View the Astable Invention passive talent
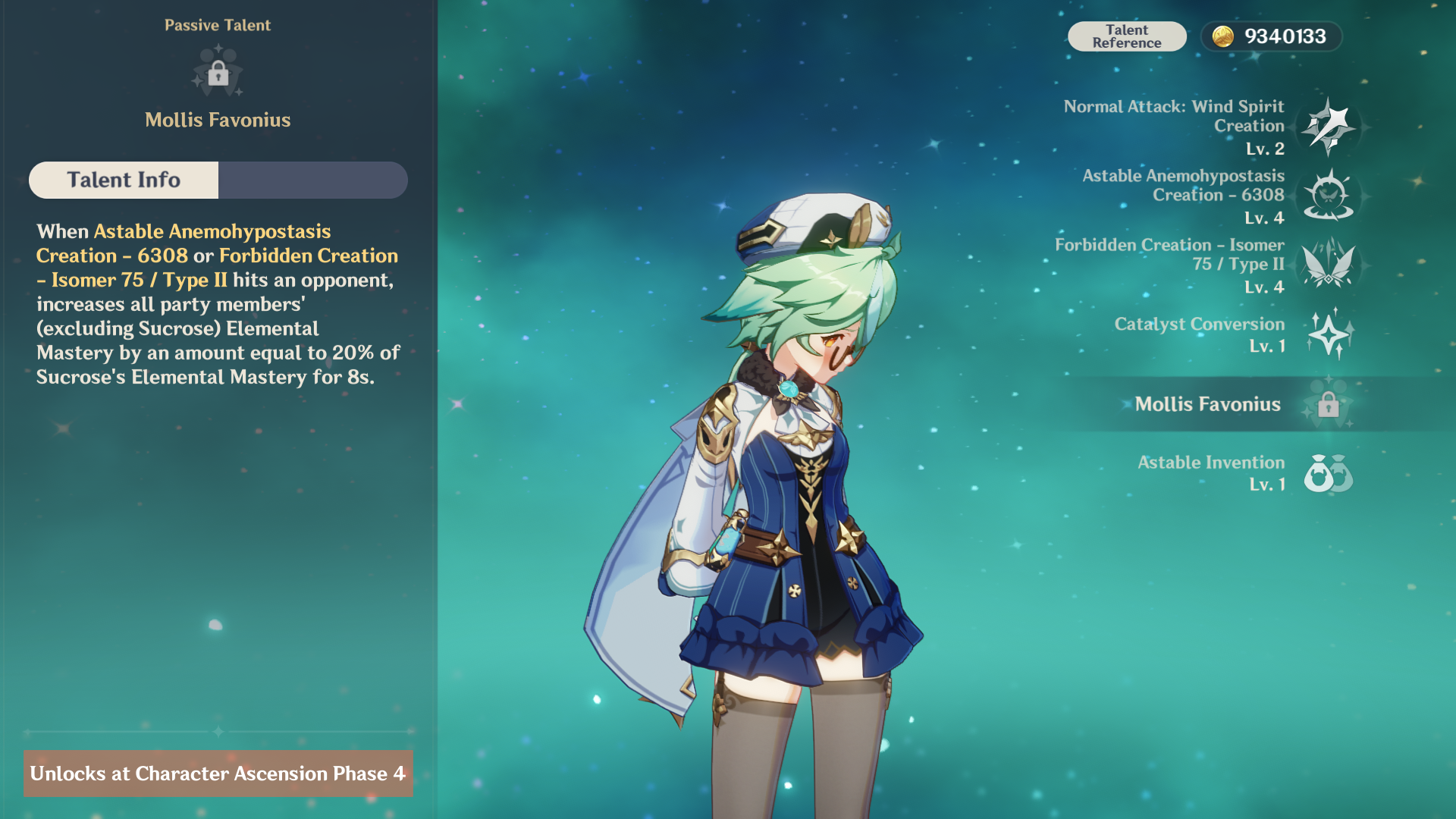Screen dimensions: 1456x819 tap(1328, 473)
